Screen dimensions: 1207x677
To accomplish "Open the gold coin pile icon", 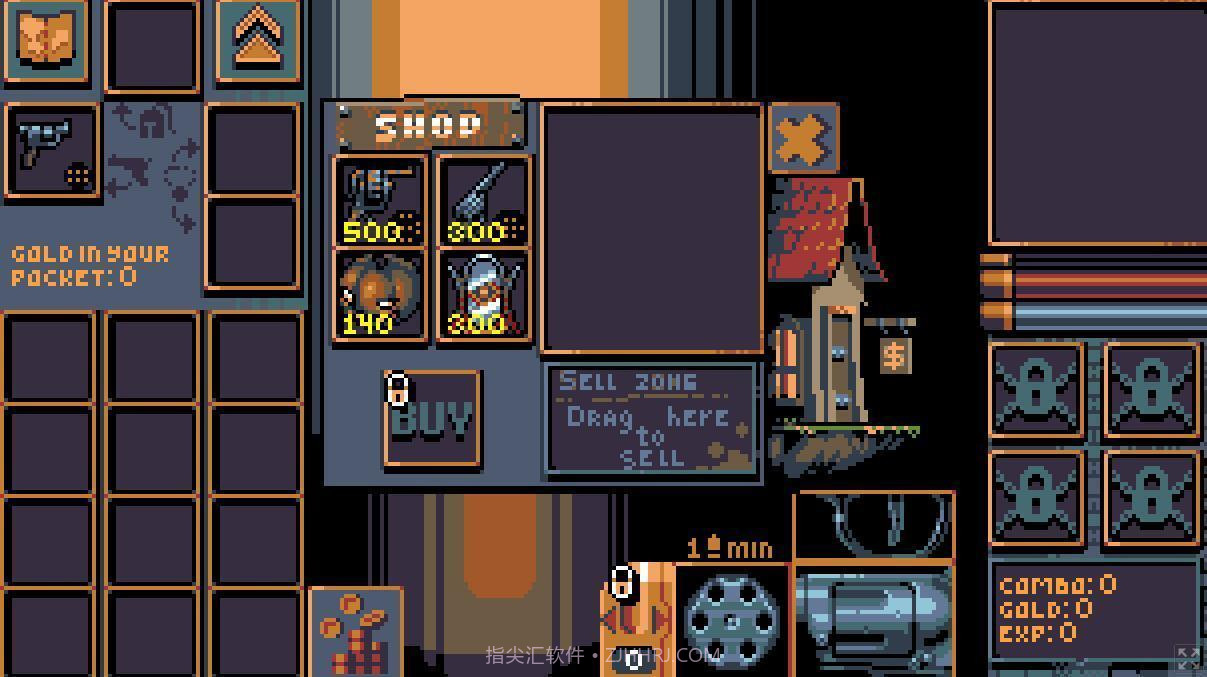I will pos(355,632).
